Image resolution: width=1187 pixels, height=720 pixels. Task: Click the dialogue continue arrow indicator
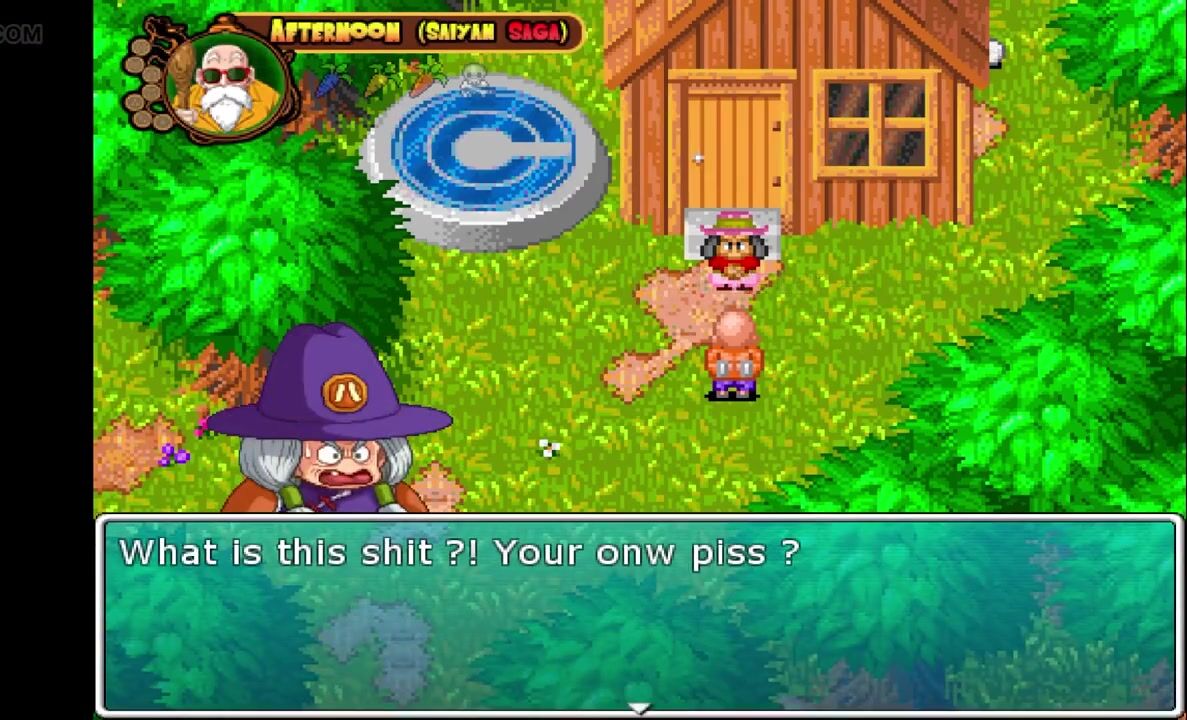tap(639, 708)
